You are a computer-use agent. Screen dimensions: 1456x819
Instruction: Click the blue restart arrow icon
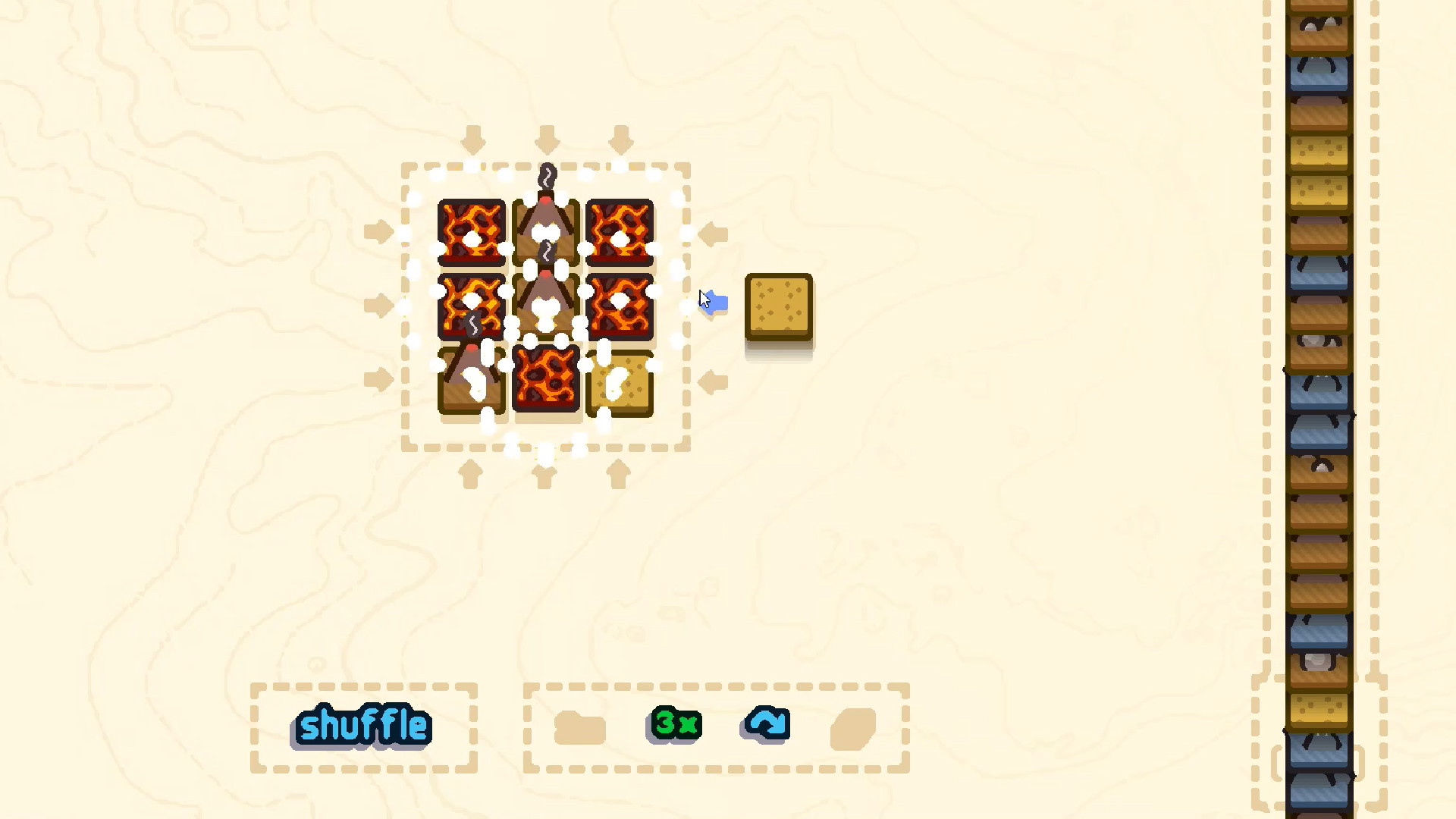pos(764,723)
